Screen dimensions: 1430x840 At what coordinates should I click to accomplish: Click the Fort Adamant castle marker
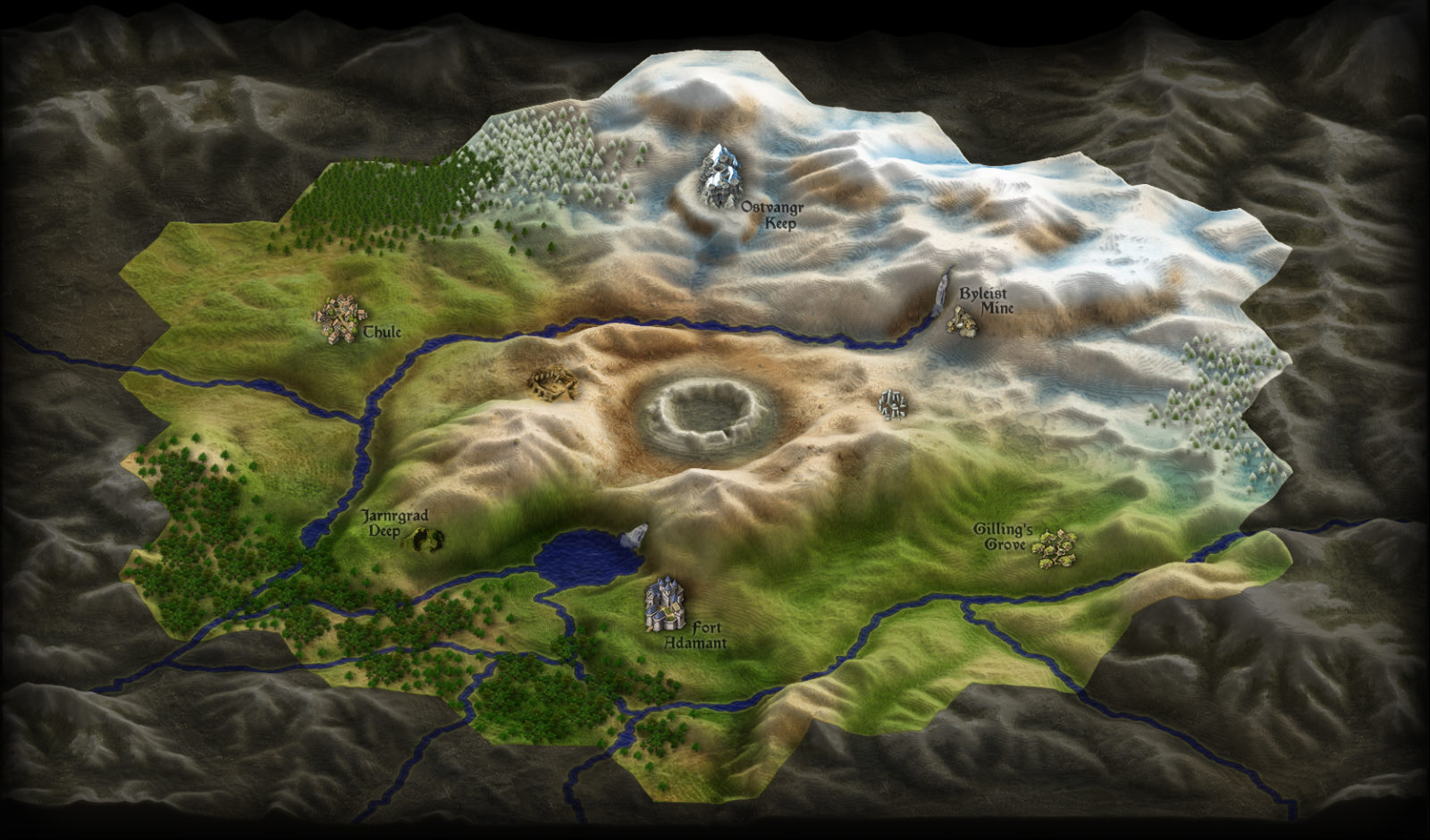(x=665, y=603)
